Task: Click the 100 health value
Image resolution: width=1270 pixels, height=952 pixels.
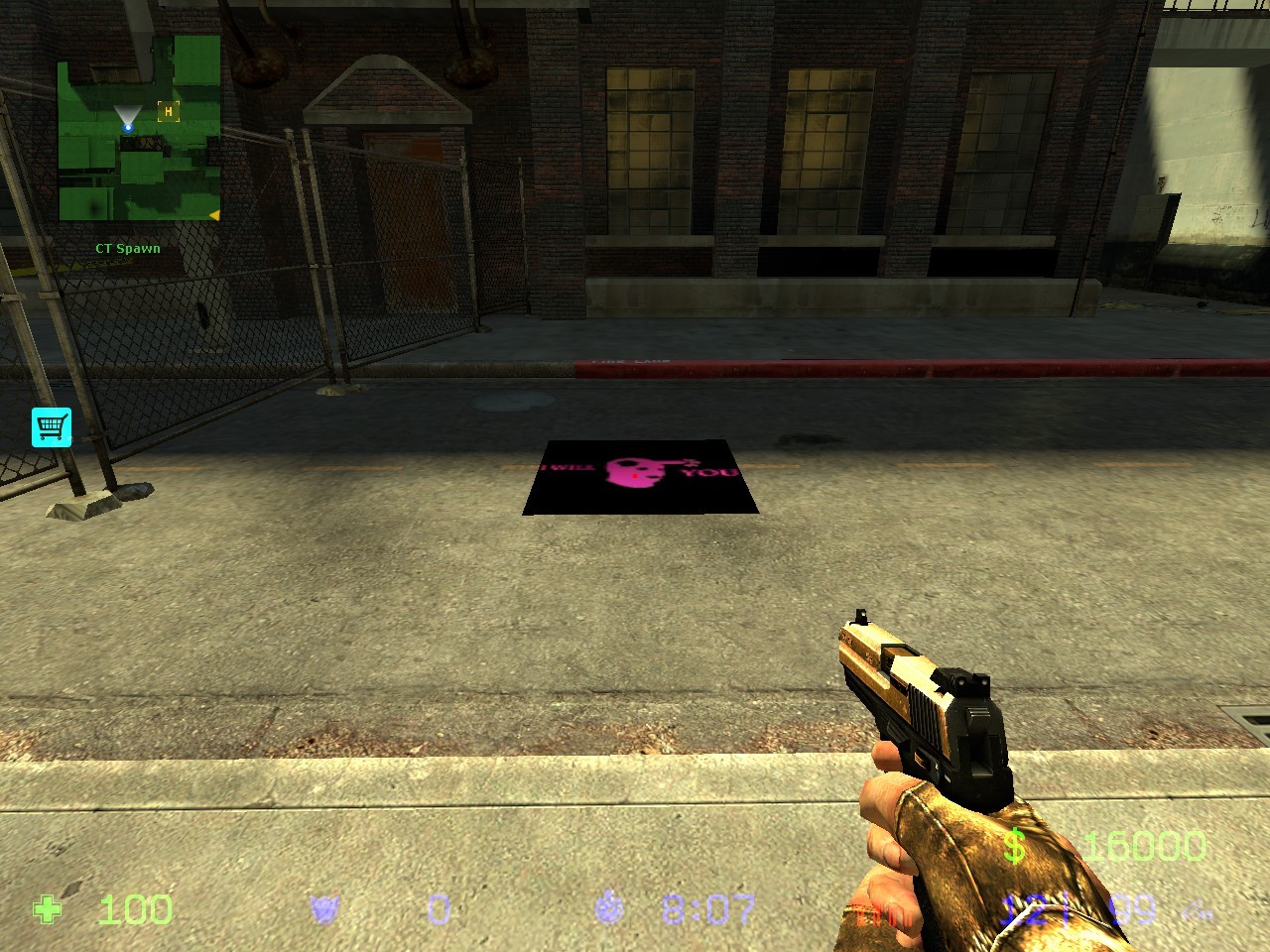Action: pyautogui.click(x=134, y=909)
